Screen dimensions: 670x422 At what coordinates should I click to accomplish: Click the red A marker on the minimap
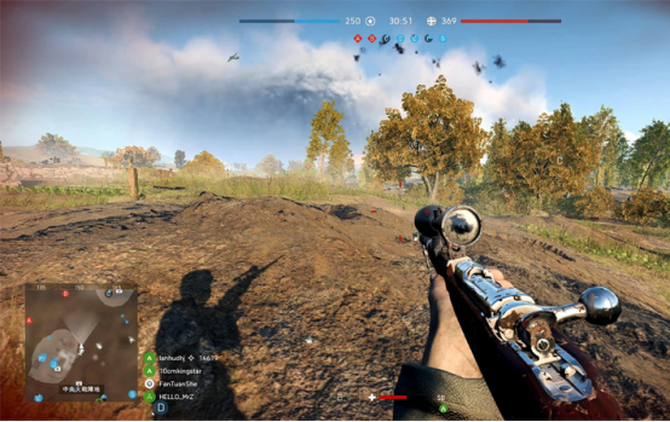(x=29, y=321)
